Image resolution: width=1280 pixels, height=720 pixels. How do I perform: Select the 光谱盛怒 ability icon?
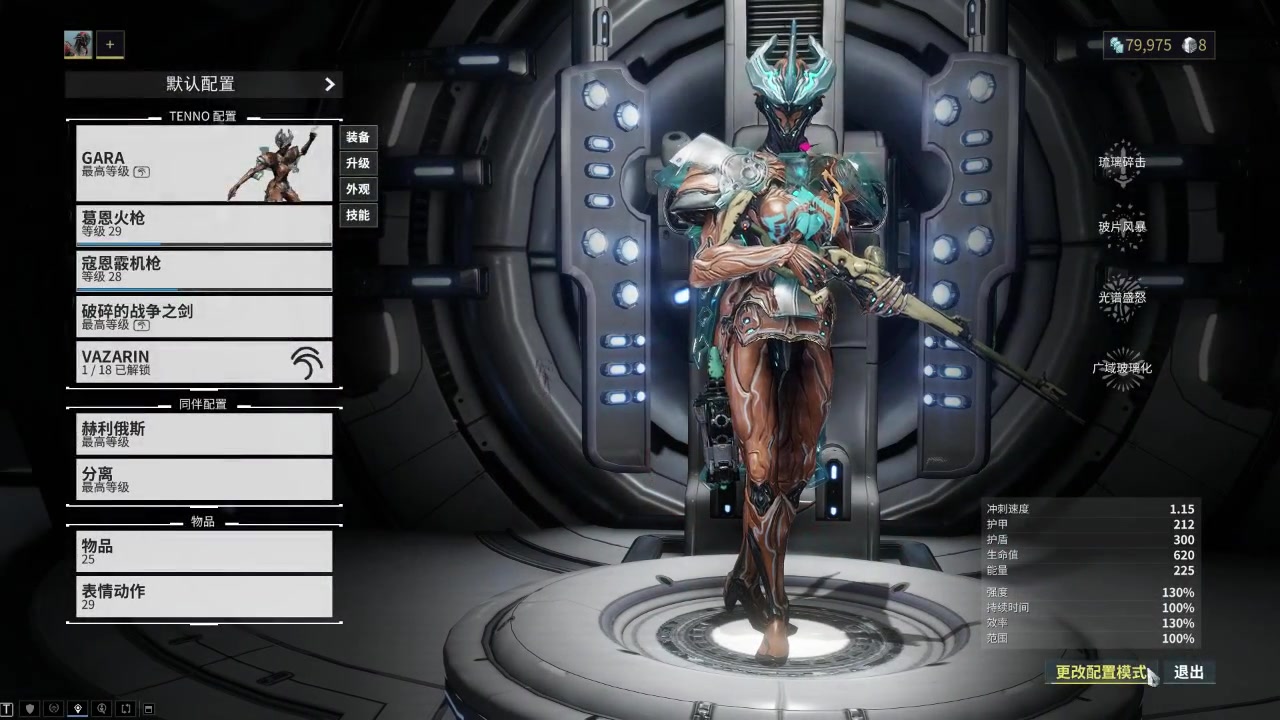[x=1122, y=297]
